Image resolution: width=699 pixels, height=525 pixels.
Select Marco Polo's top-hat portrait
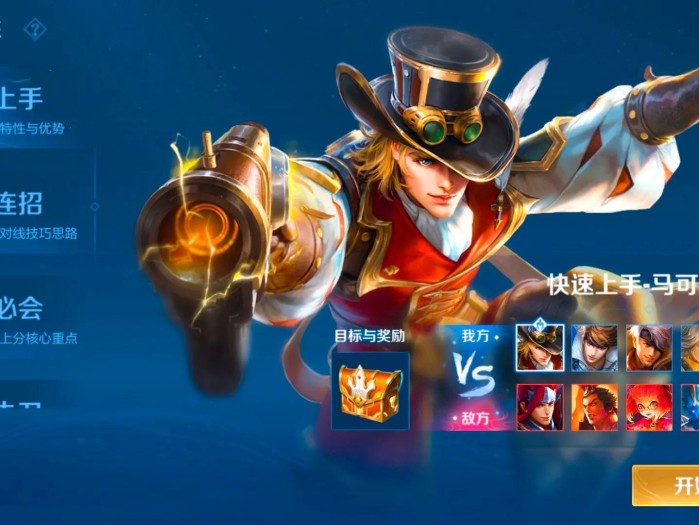540,348
